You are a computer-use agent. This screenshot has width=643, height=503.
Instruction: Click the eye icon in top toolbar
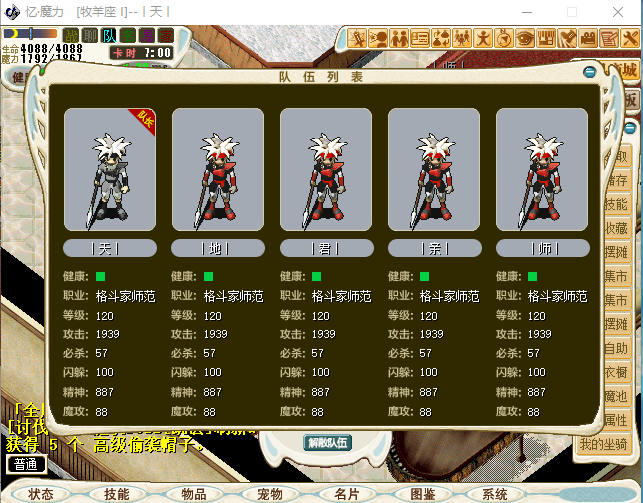[525, 38]
